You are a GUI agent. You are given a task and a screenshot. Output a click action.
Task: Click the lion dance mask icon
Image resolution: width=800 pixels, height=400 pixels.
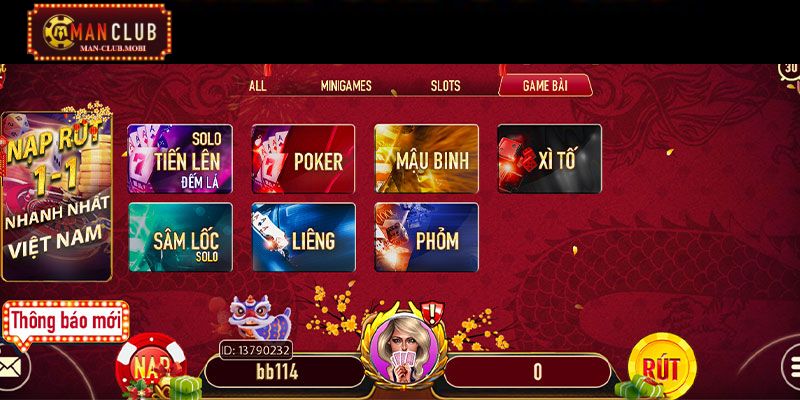pos(258,319)
